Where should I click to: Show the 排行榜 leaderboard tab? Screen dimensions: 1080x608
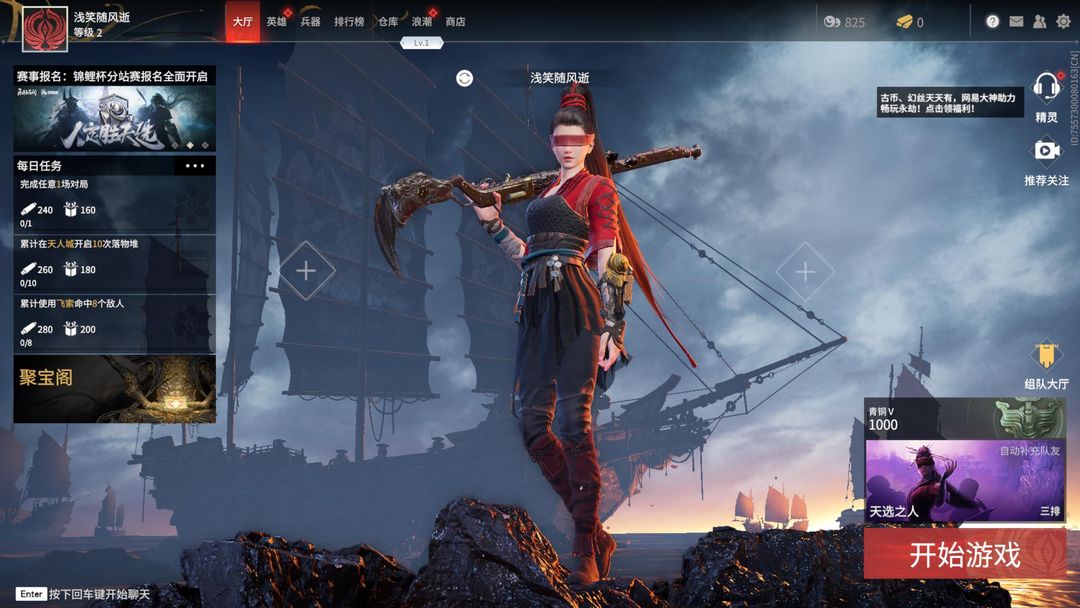349,21
